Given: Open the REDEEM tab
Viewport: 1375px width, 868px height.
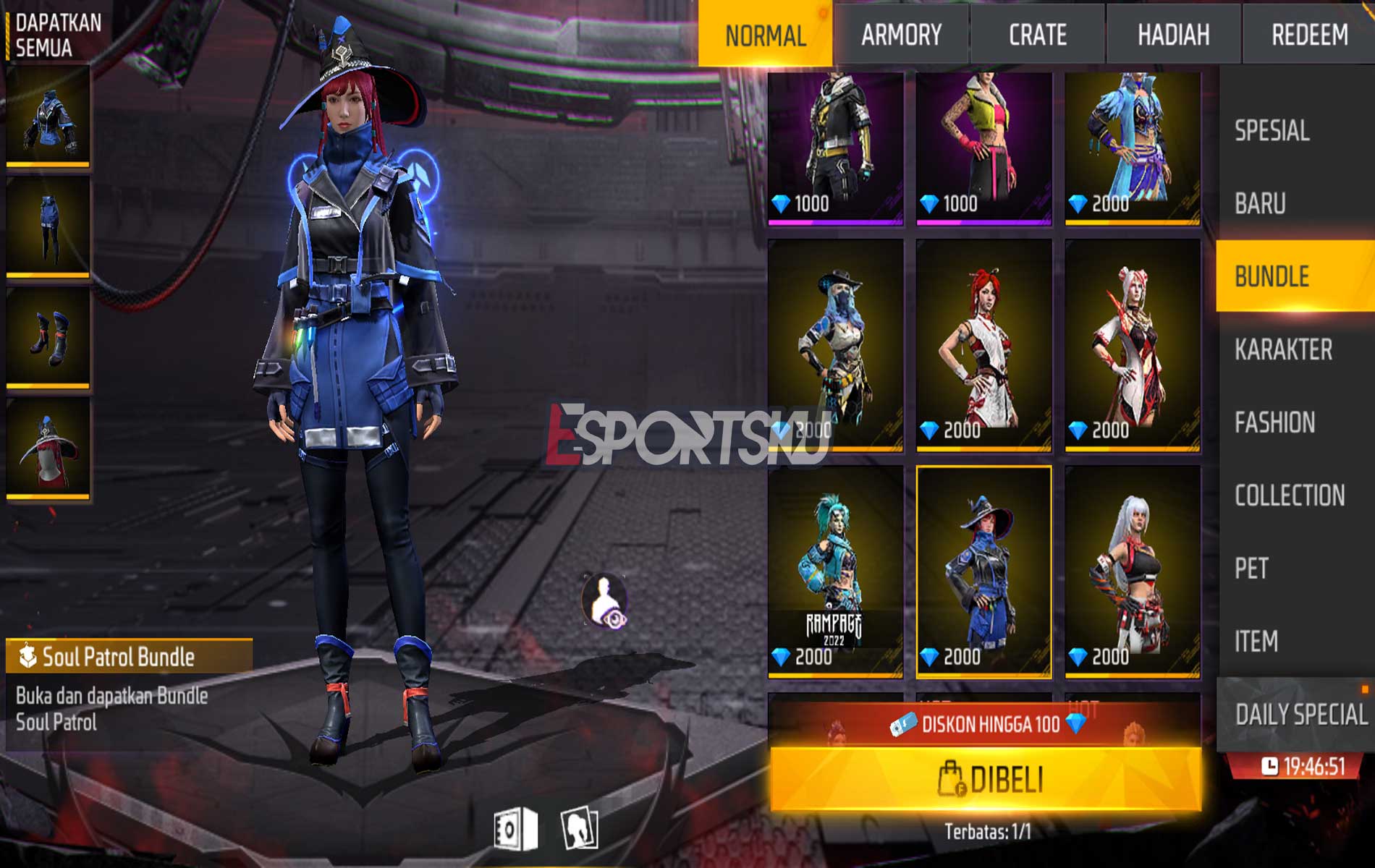Looking at the screenshot, I should coord(1310,32).
